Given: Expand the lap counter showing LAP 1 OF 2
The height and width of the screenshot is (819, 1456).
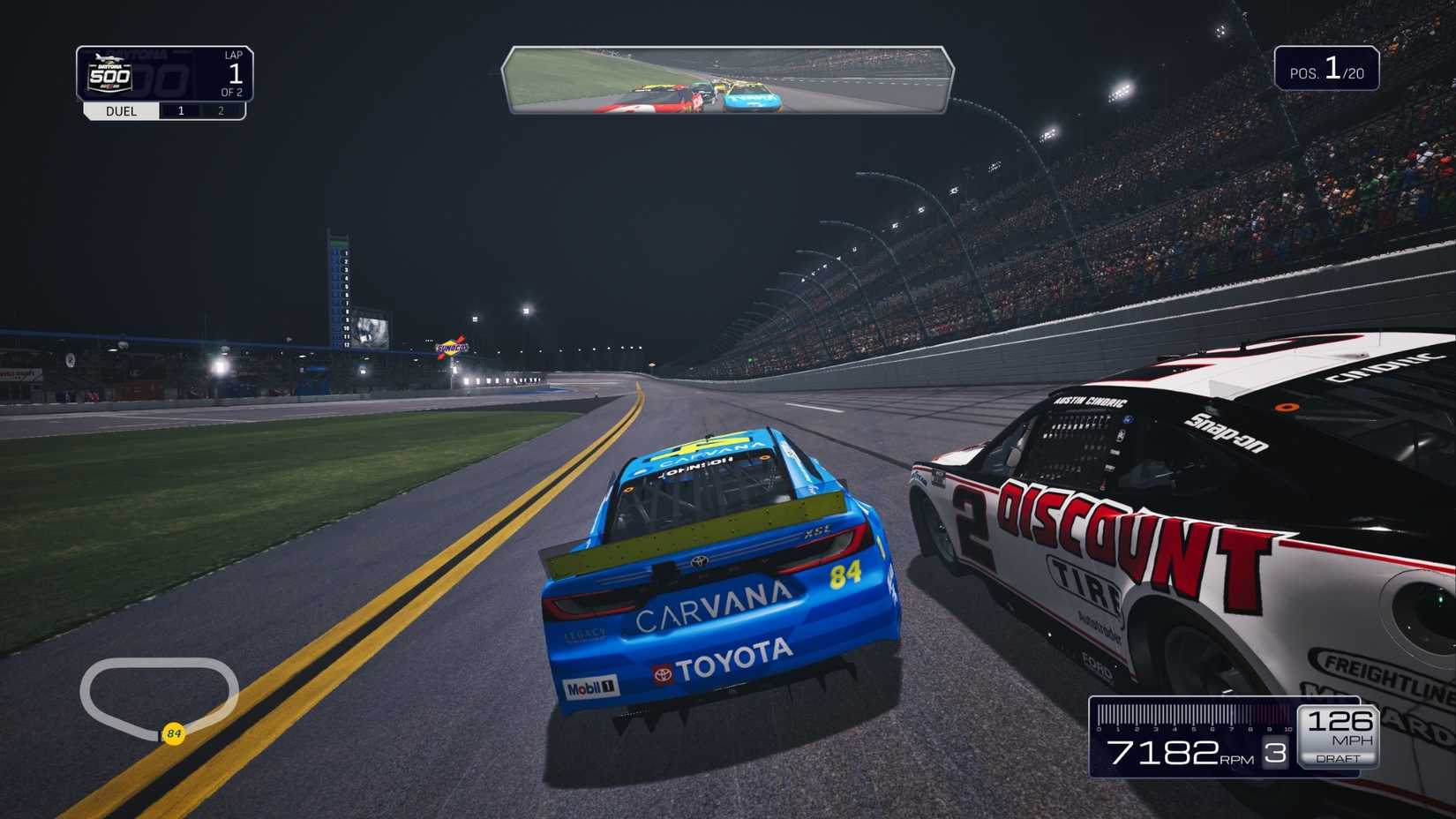Looking at the screenshot, I should (233, 75).
